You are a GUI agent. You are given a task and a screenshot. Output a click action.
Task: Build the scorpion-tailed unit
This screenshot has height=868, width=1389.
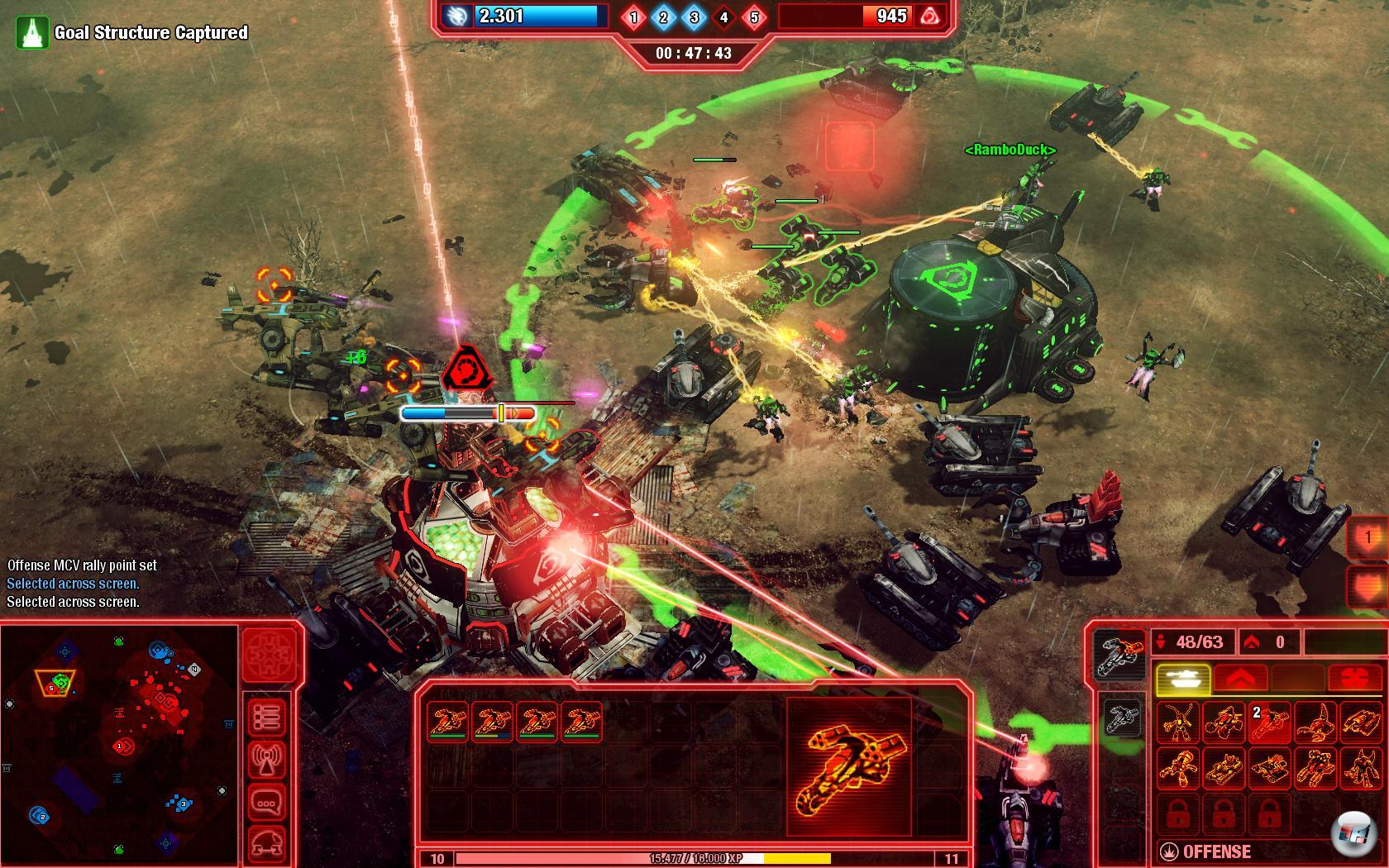pyautogui.click(x=1314, y=723)
